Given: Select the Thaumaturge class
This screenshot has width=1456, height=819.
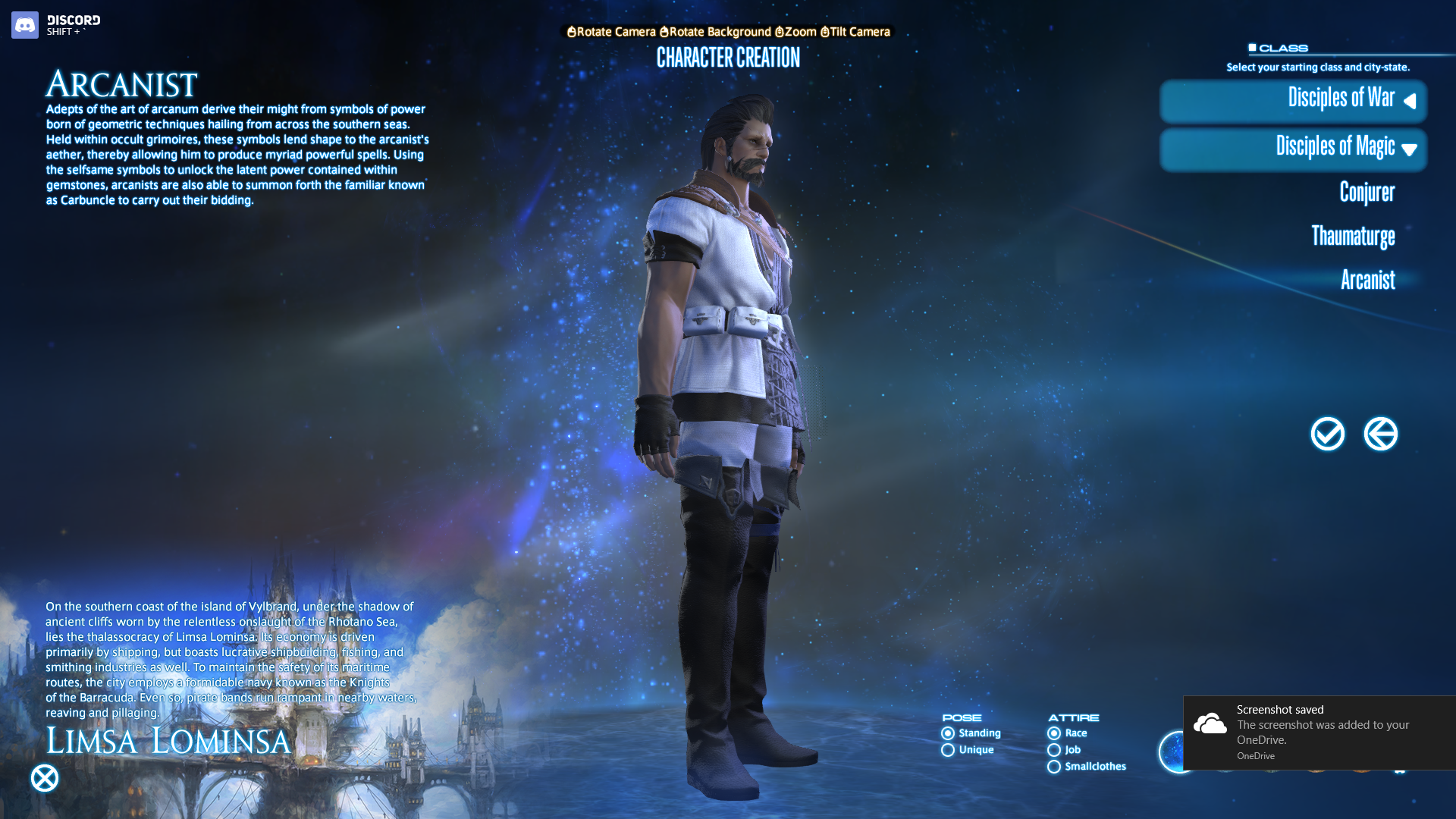Looking at the screenshot, I should pyautogui.click(x=1353, y=237).
